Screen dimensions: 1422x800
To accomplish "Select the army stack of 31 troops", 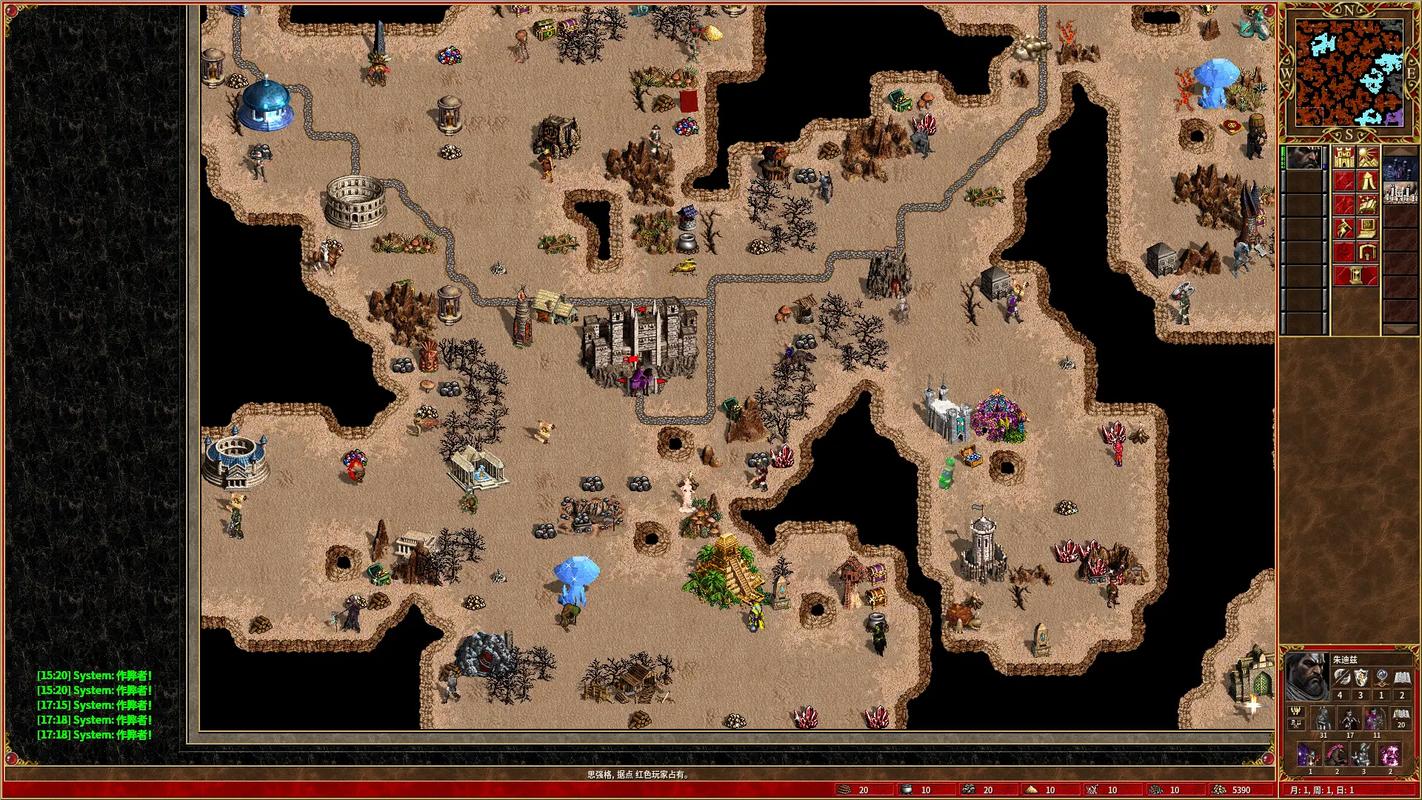I will (x=1322, y=720).
